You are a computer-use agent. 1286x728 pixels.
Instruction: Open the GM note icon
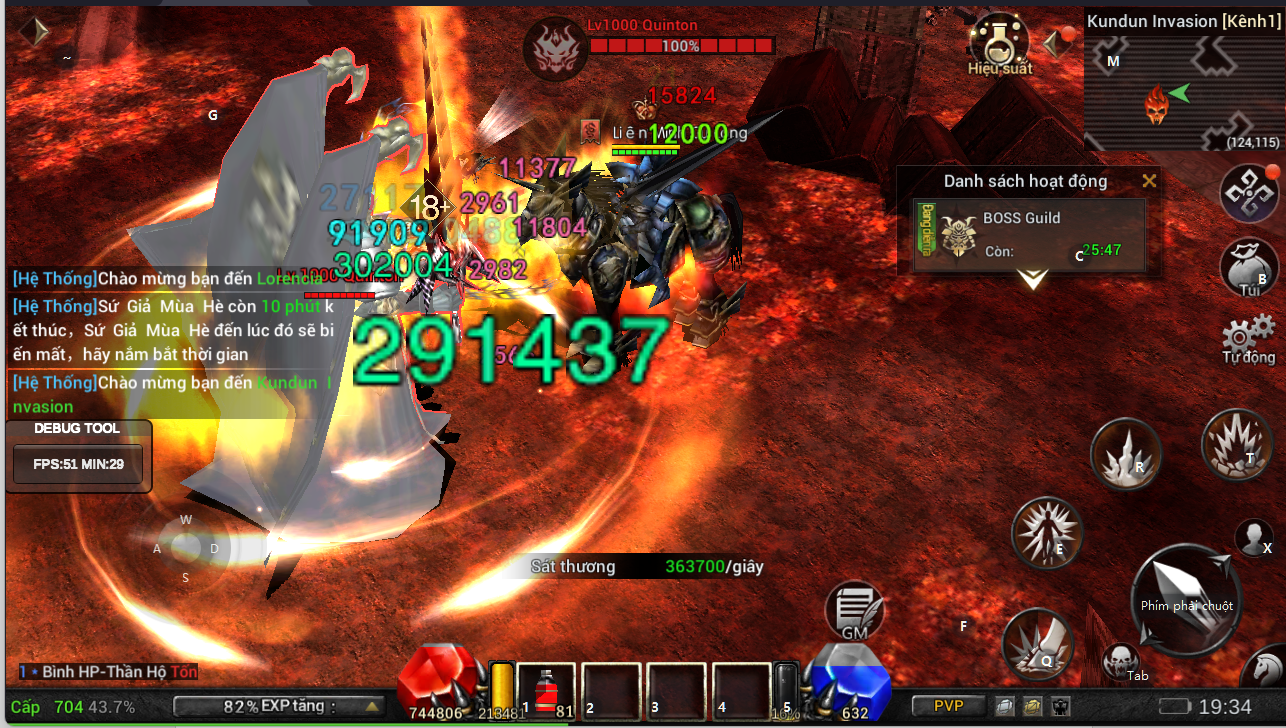[x=854, y=610]
